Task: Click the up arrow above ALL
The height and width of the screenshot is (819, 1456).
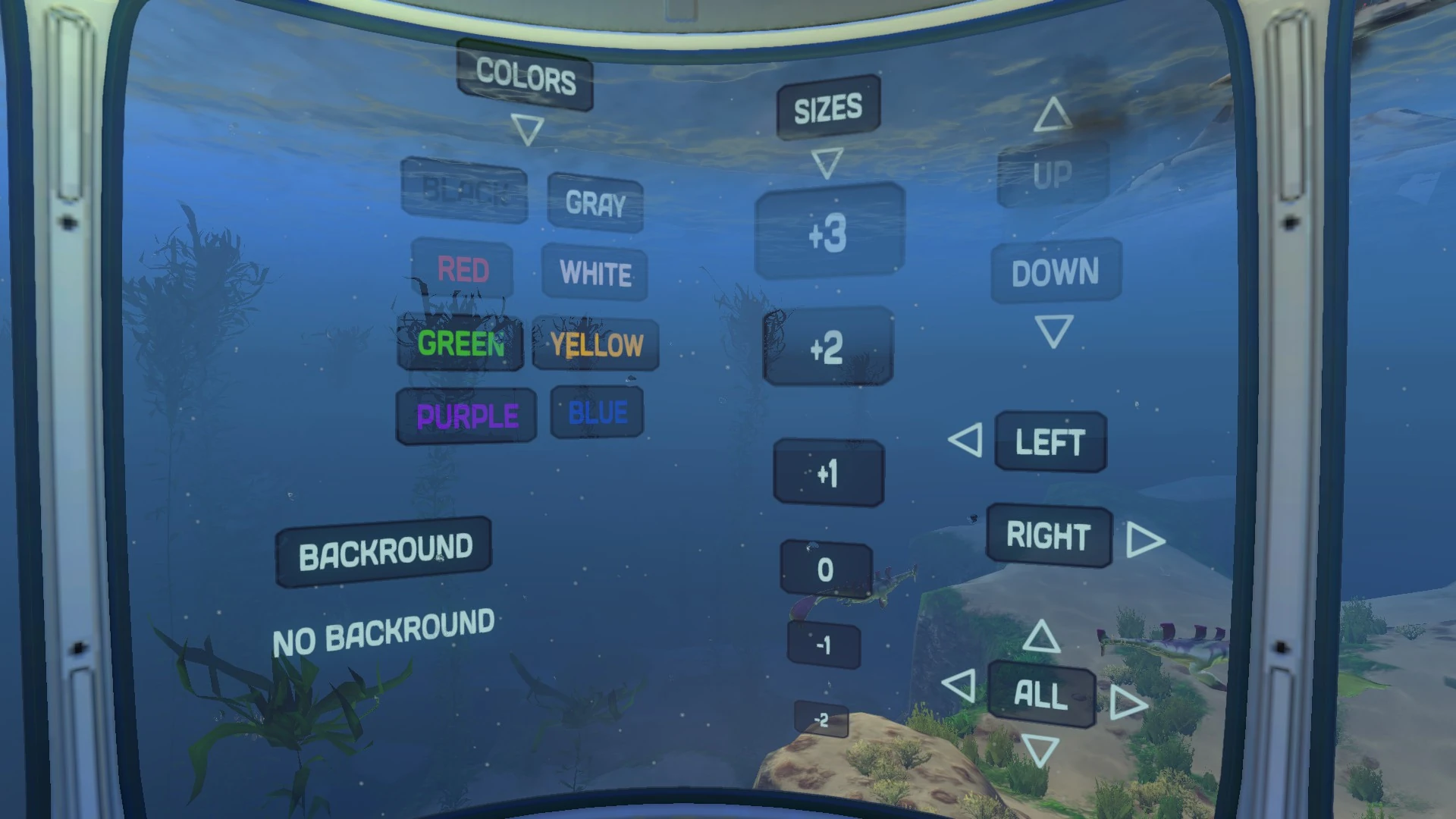Action: (1041, 637)
